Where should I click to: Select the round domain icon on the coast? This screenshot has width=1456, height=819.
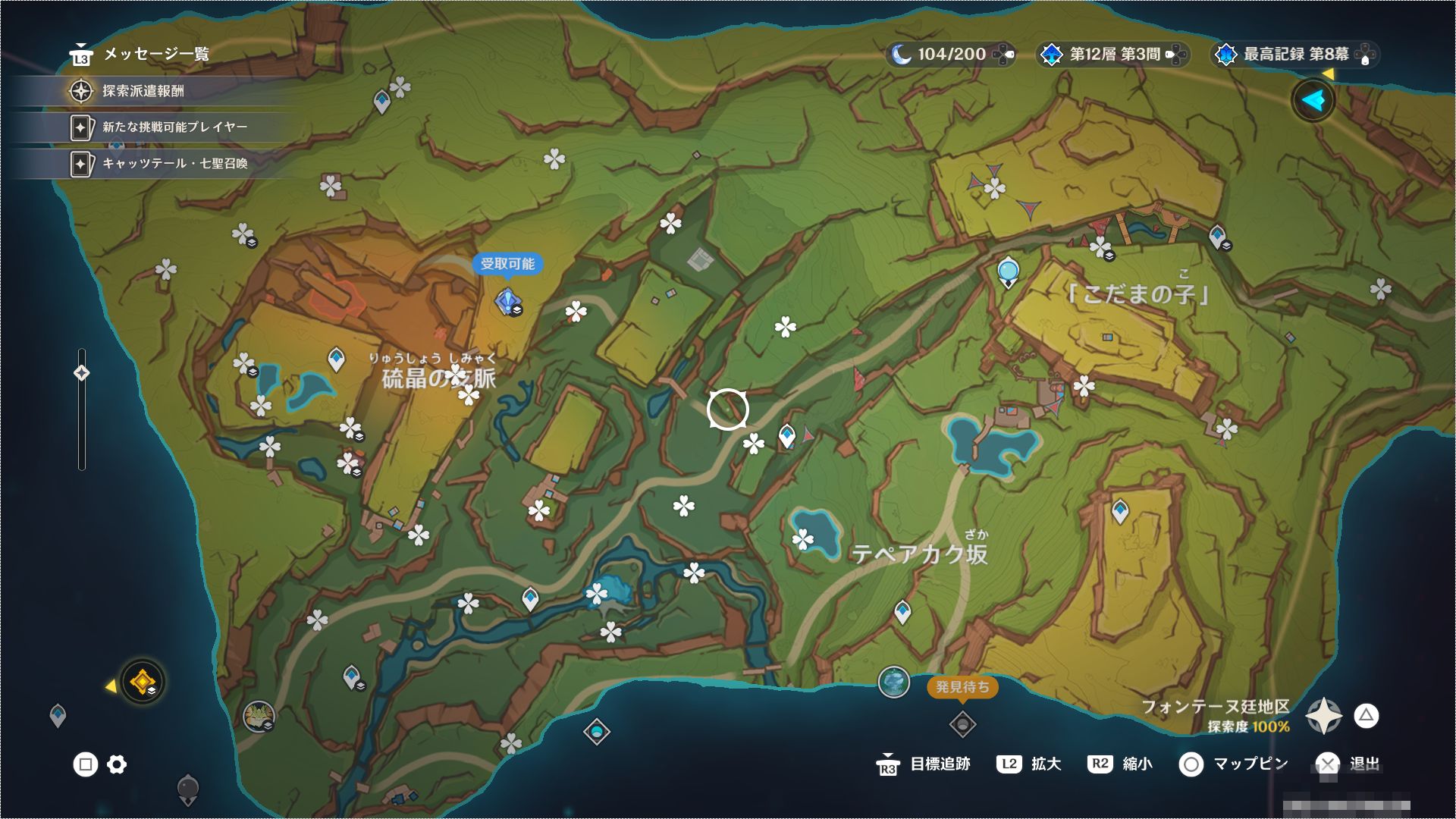893,682
